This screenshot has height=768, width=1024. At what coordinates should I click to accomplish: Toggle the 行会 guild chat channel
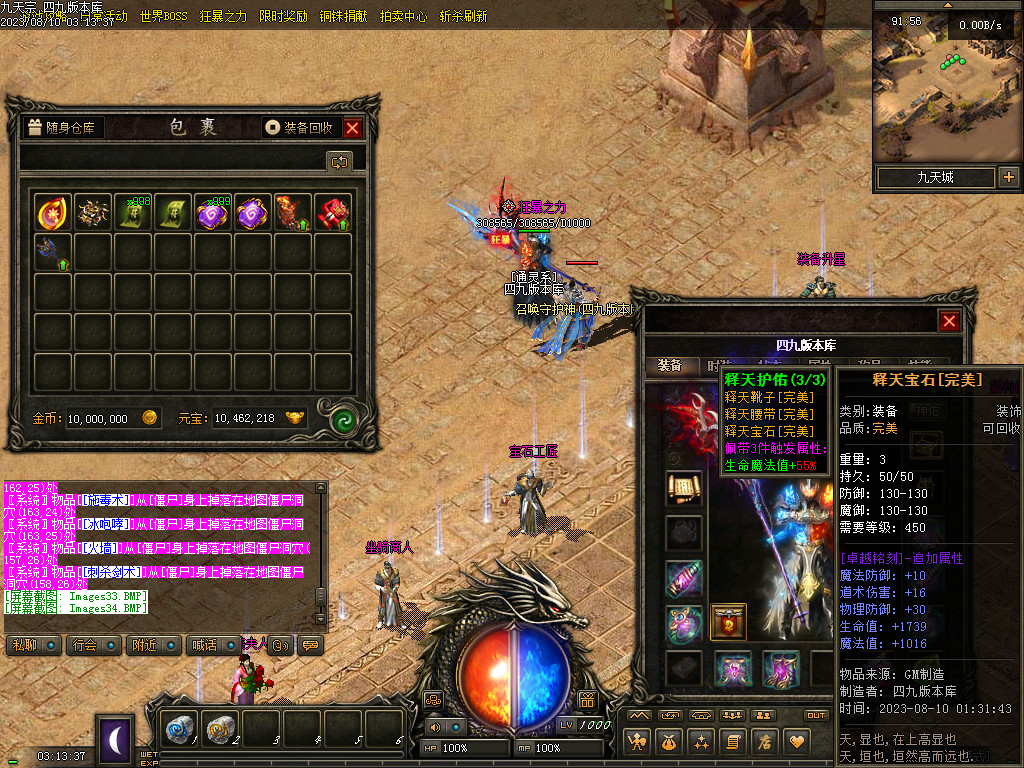tap(93, 645)
